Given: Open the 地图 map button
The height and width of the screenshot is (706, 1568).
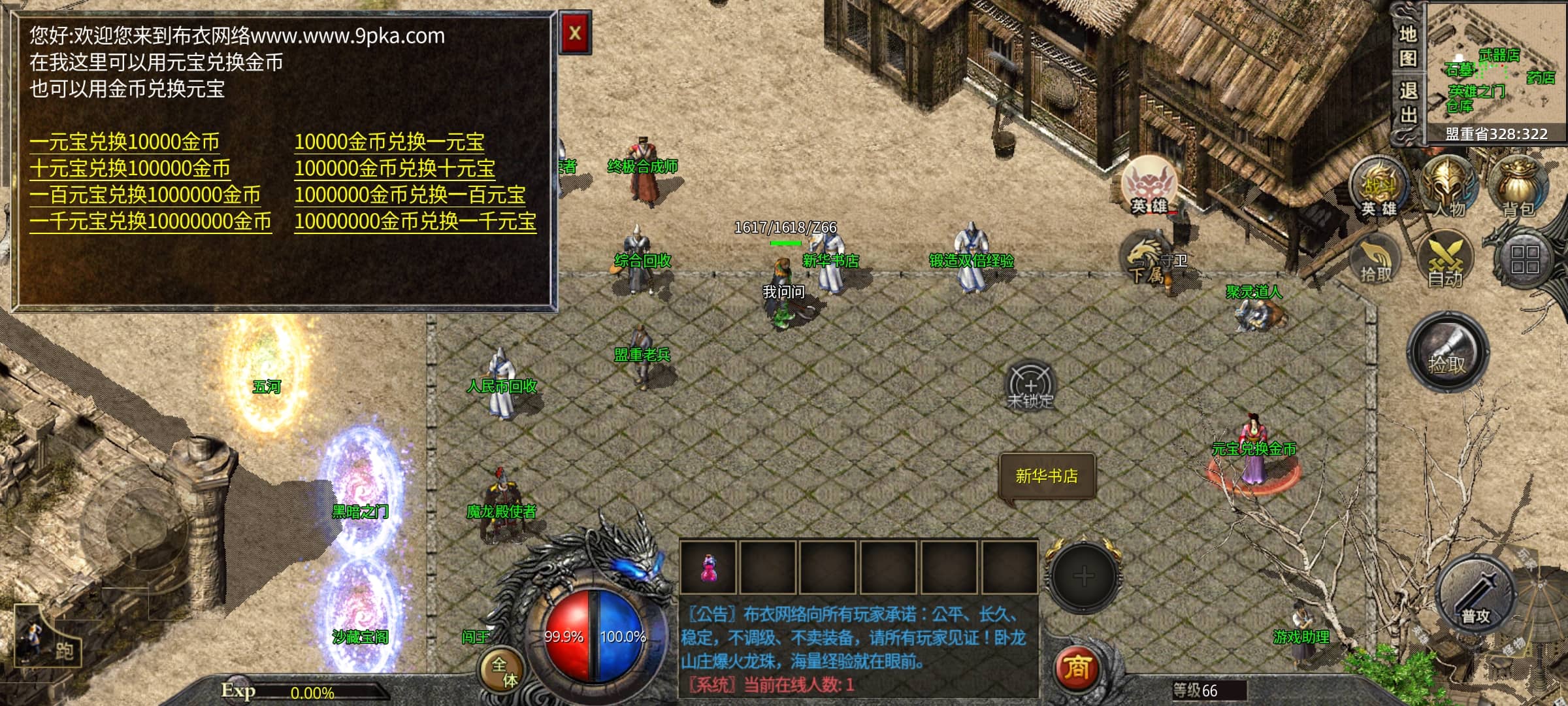Looking at the screenshot, I should (1407, 46).
